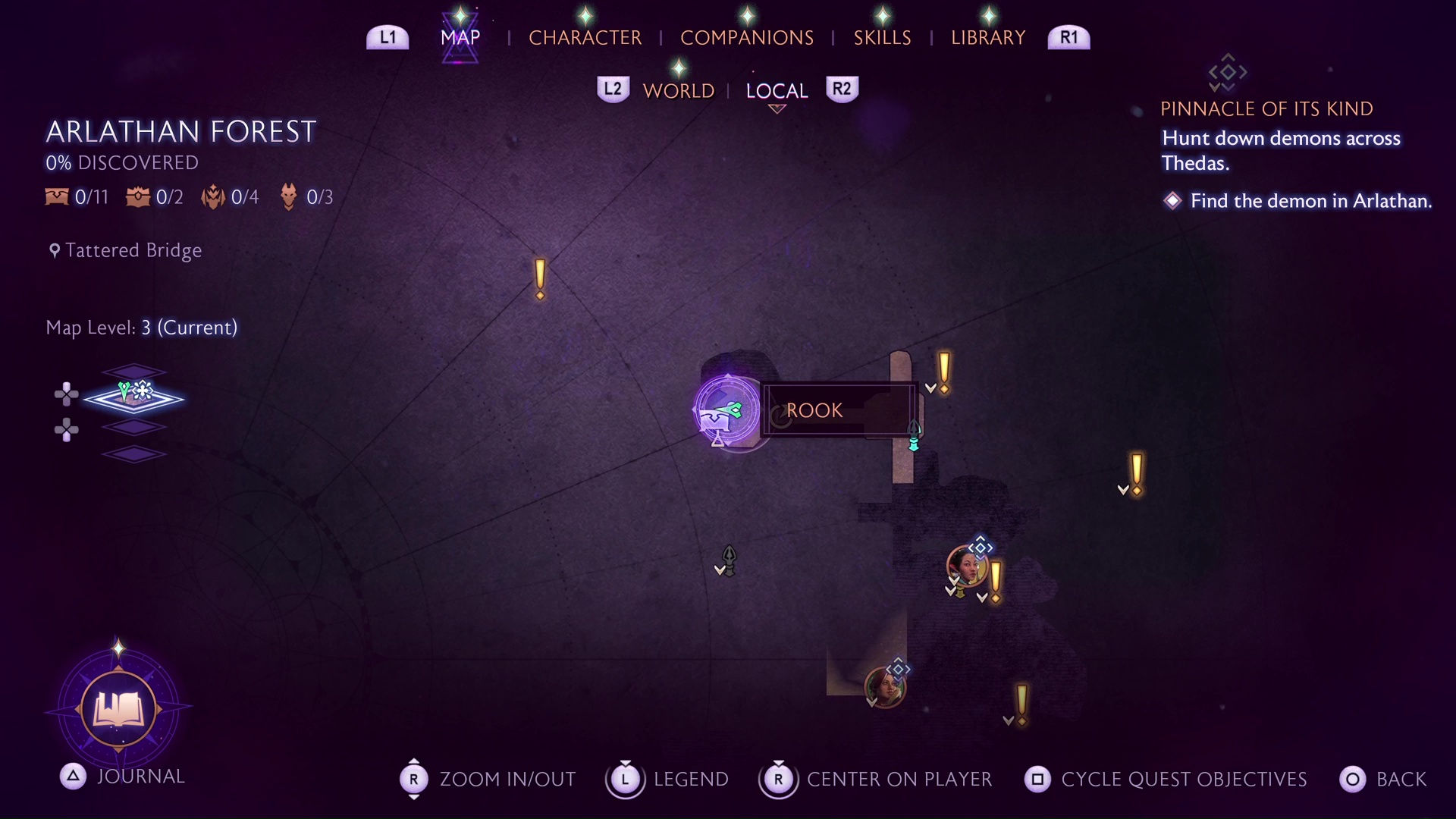Open the Companions tab
Screen dimensions: 1456x819
746,37
